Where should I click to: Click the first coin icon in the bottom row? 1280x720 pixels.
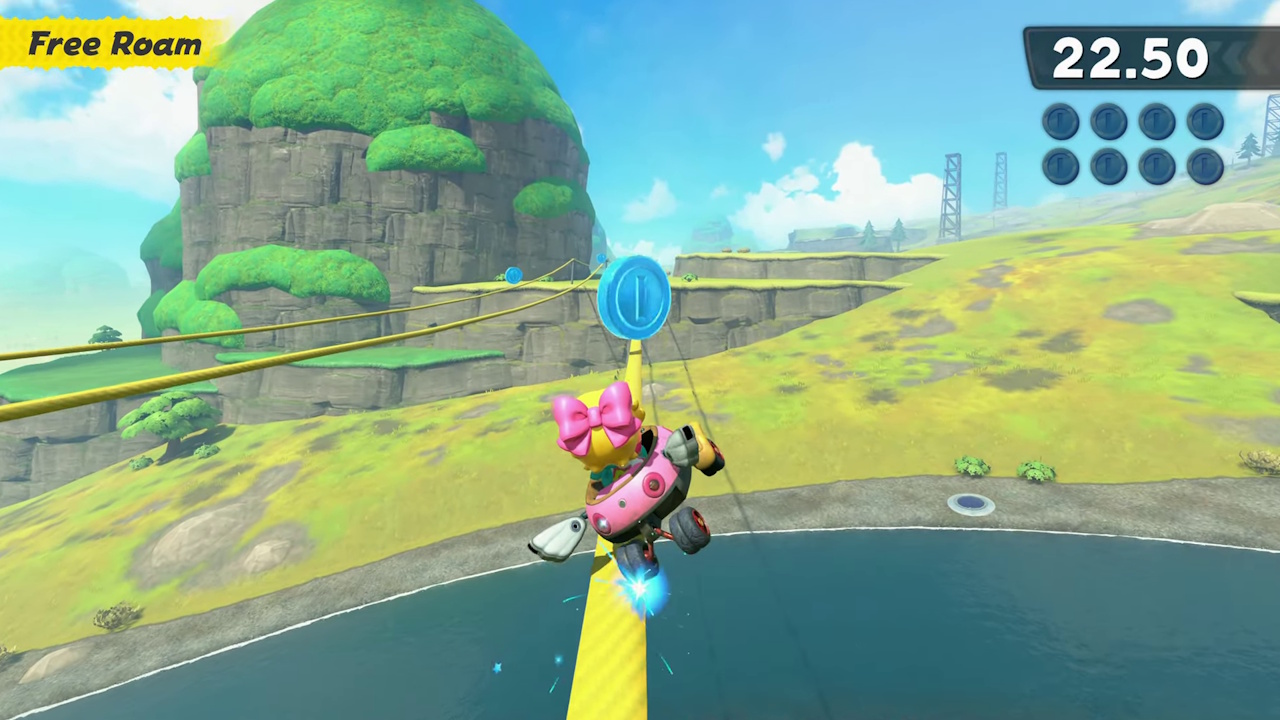(x=1060, y=165)
